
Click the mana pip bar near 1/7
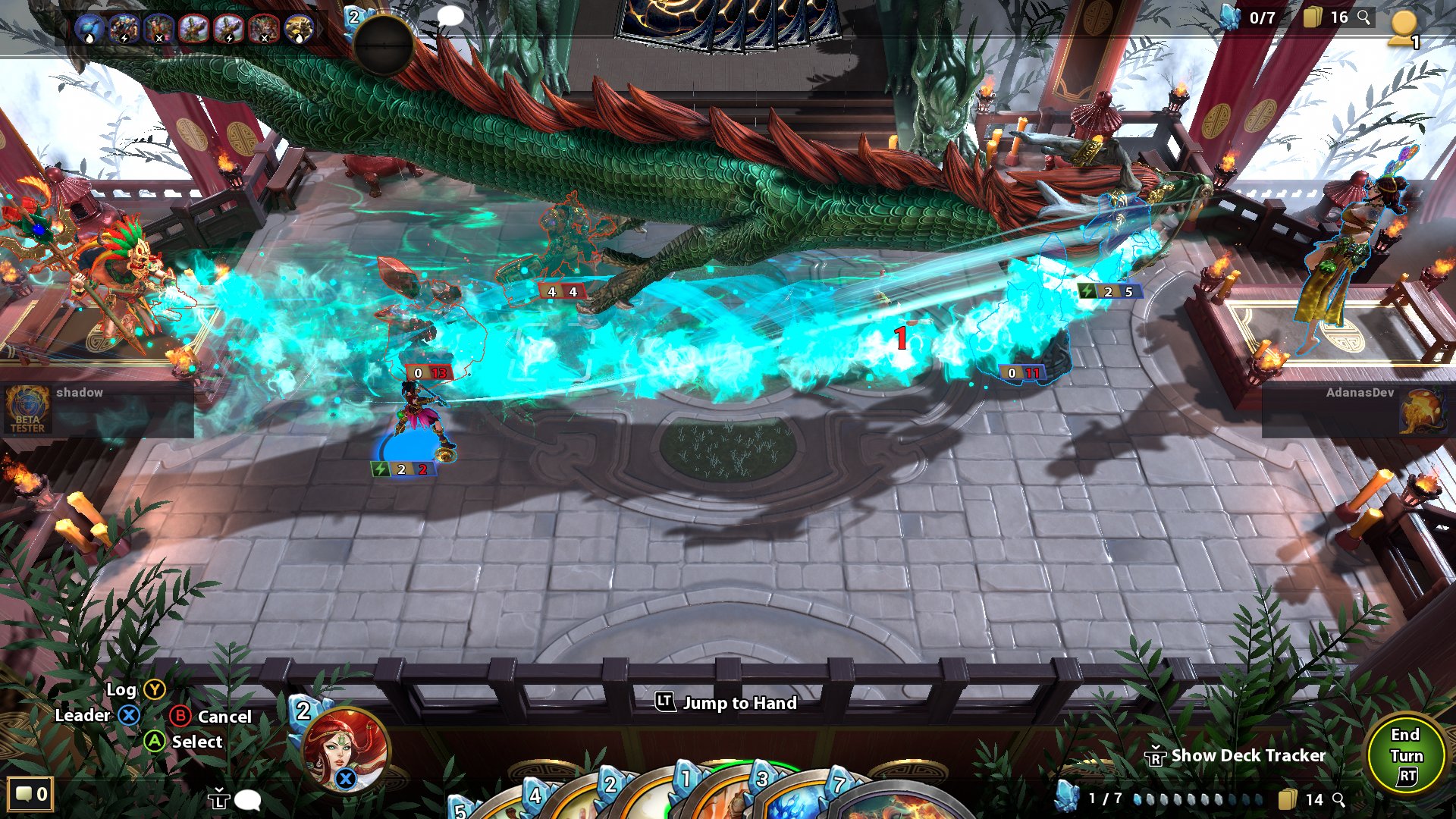tap(1198, 799)
